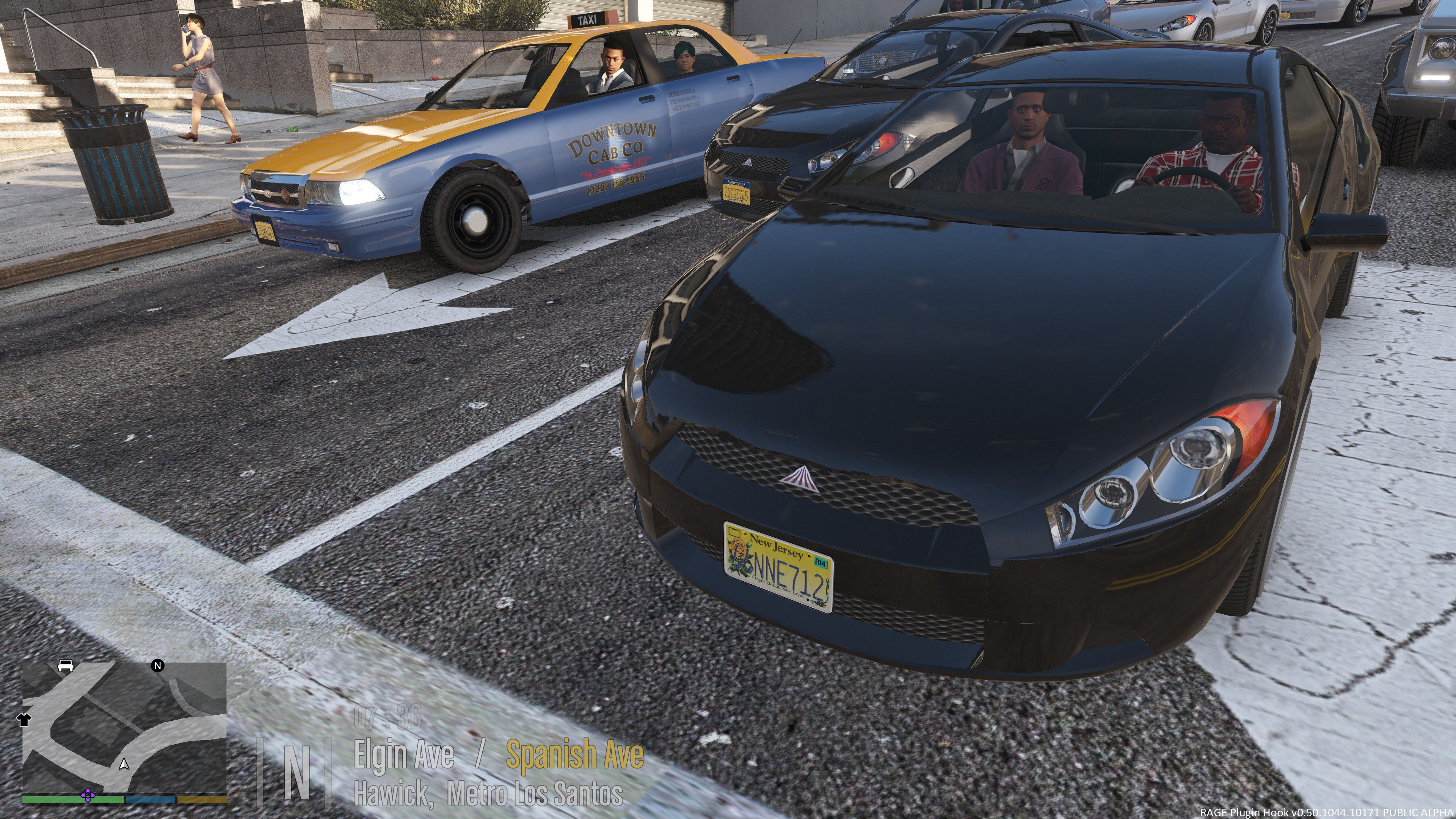This screenshot has width=1456, height=819.
Task: Click the clothing store shirt blip
Action: (24, 720)
